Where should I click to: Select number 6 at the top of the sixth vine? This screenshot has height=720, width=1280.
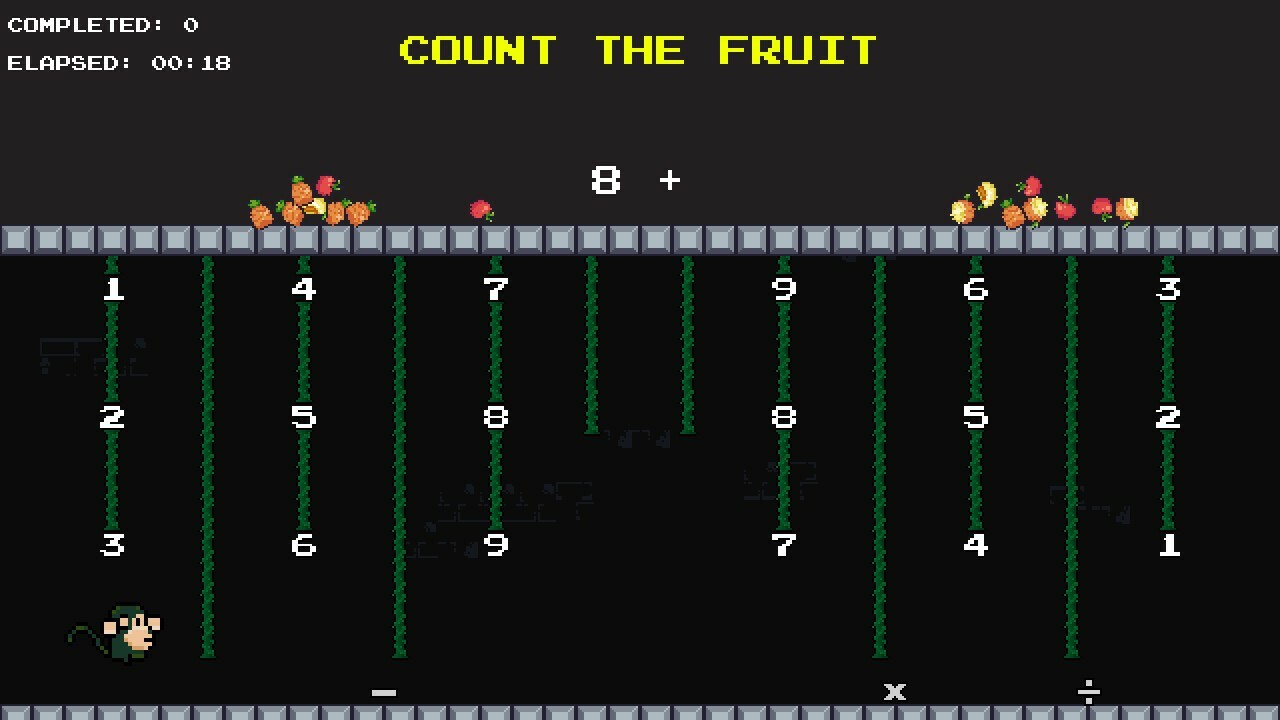[x=976, y=290]
